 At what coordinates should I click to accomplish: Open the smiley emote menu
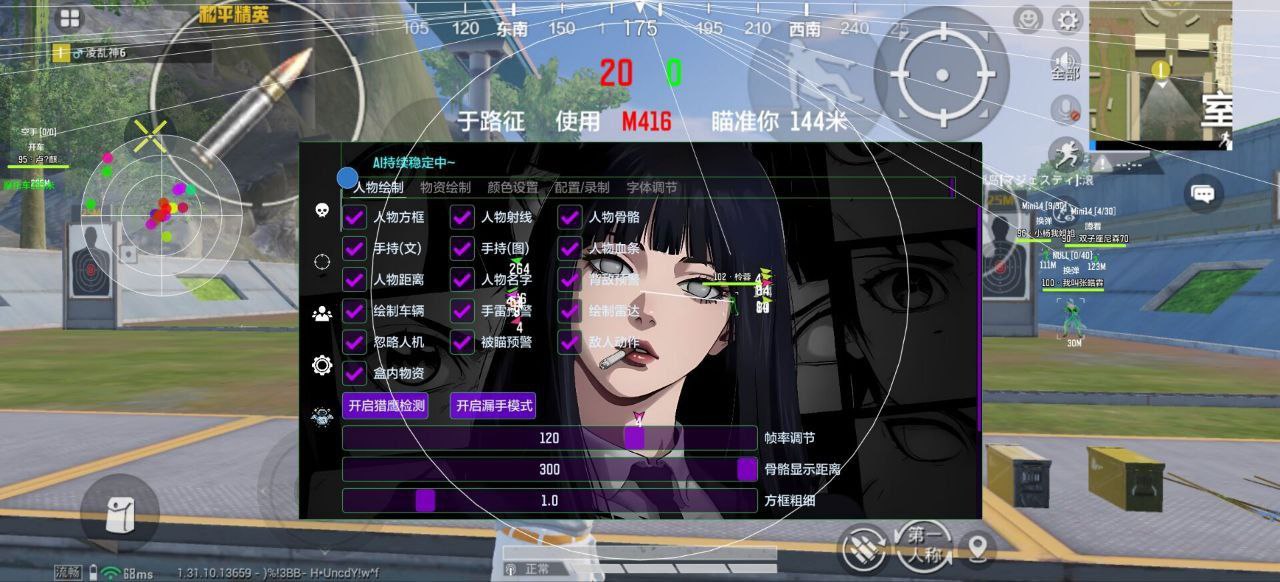[1027, 19]
